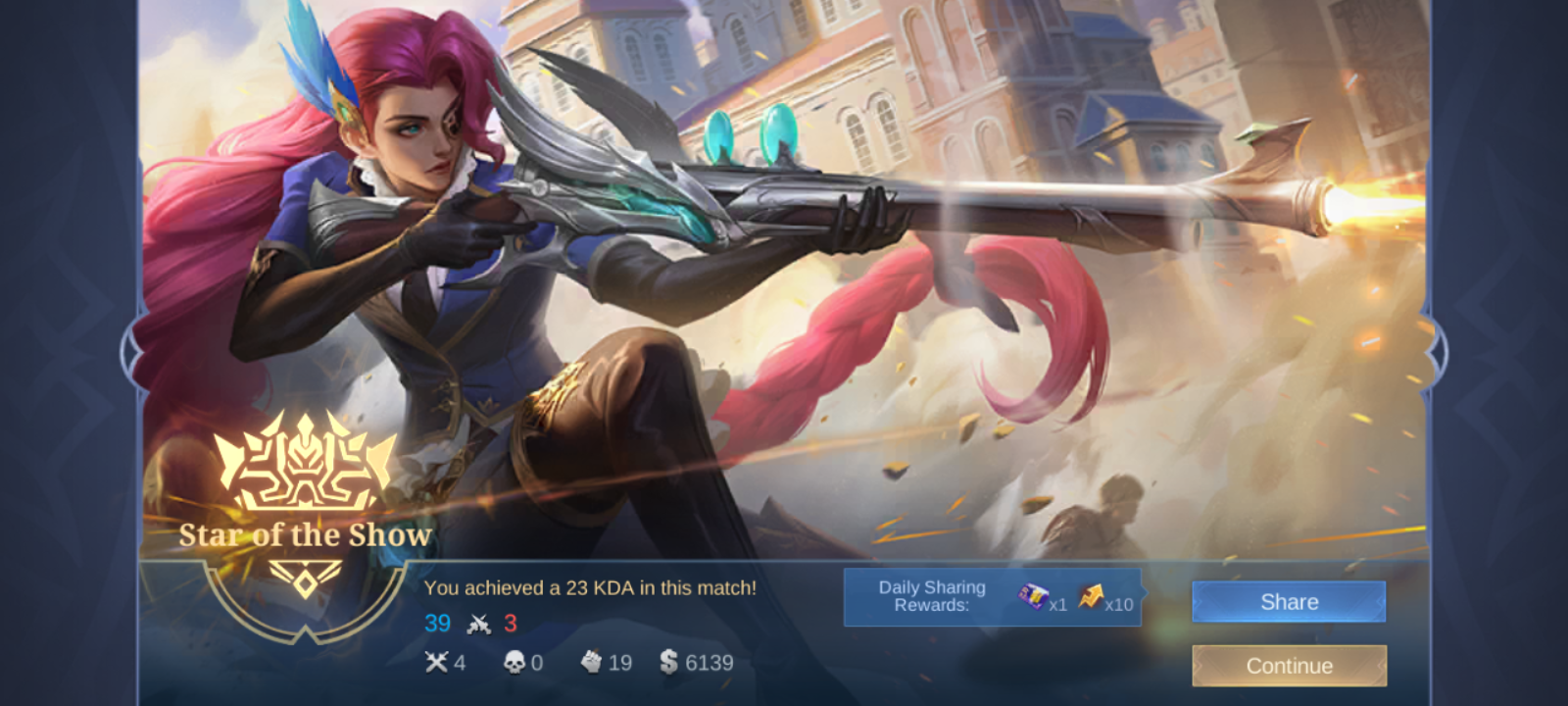Select the red 3 death count number
The image size is (1568, 706).
(512, 623)
